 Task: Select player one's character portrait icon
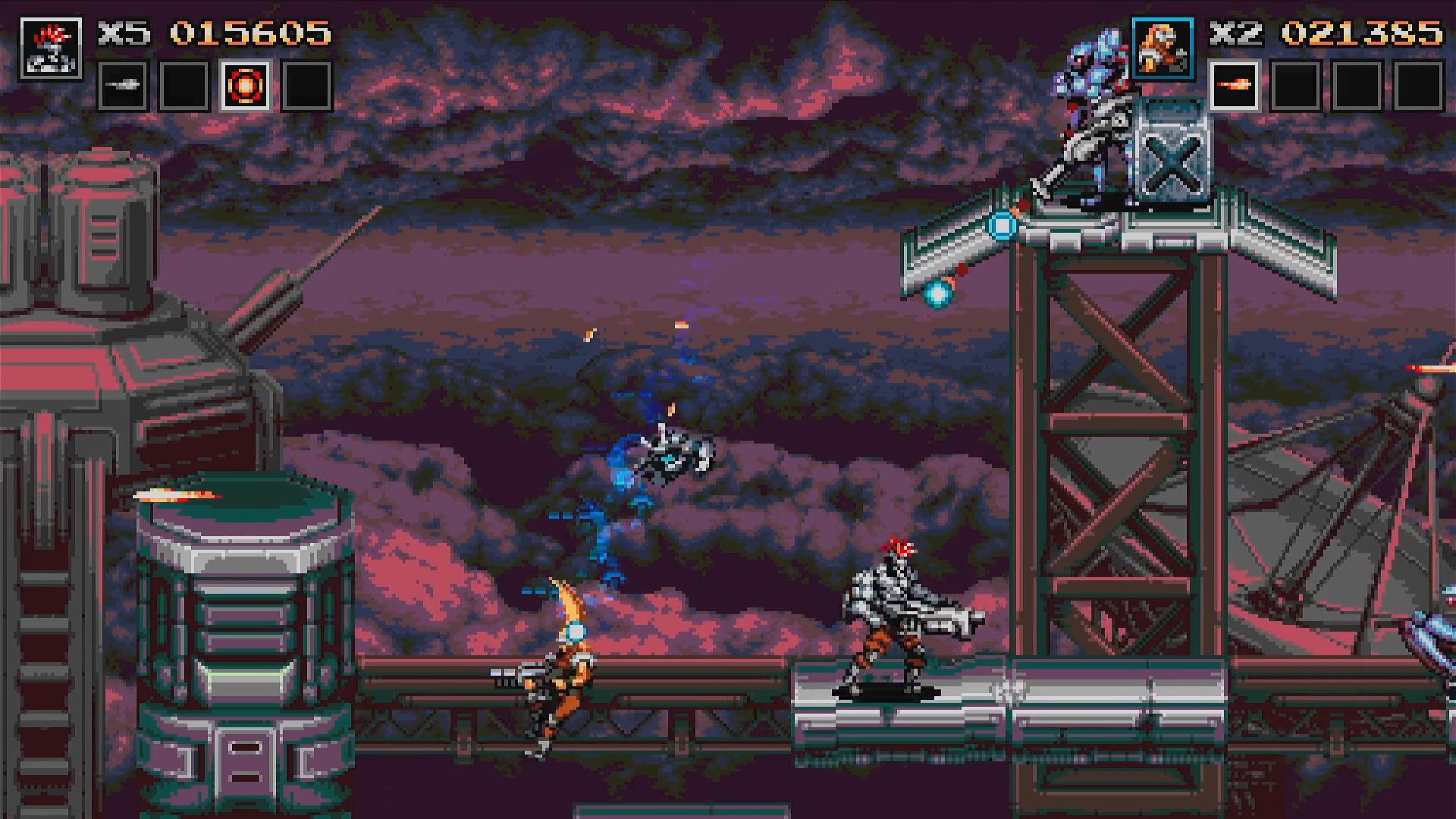pyautogui.click(x=52, y=48)
